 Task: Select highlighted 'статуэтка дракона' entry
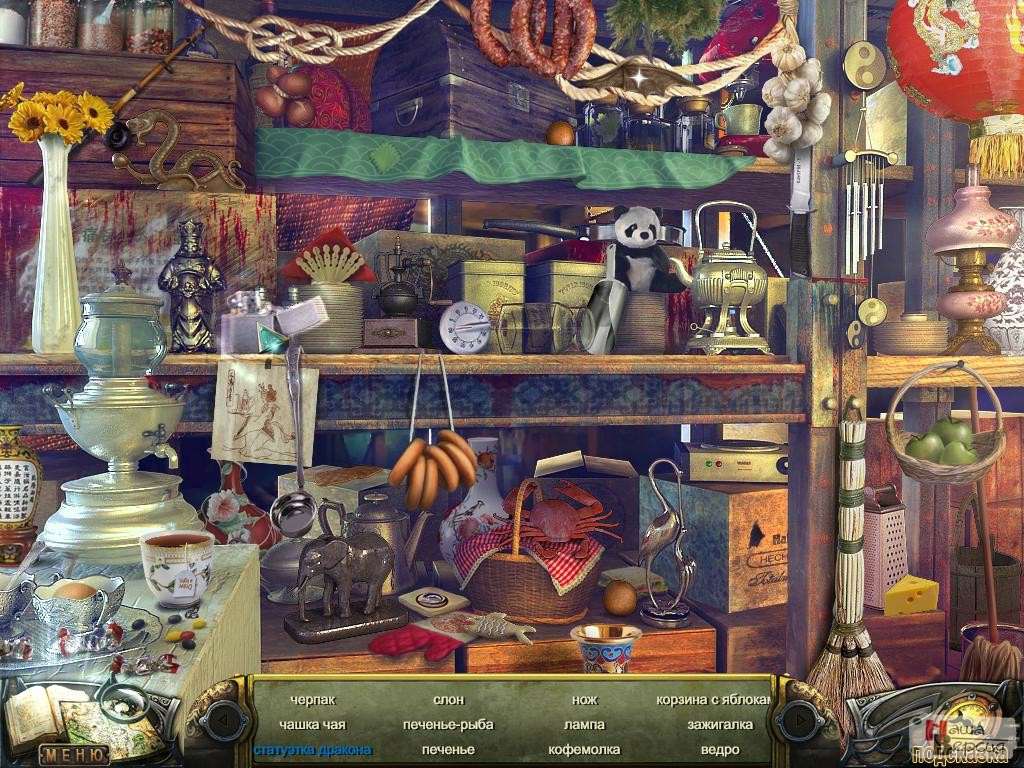tap(313, 749)
